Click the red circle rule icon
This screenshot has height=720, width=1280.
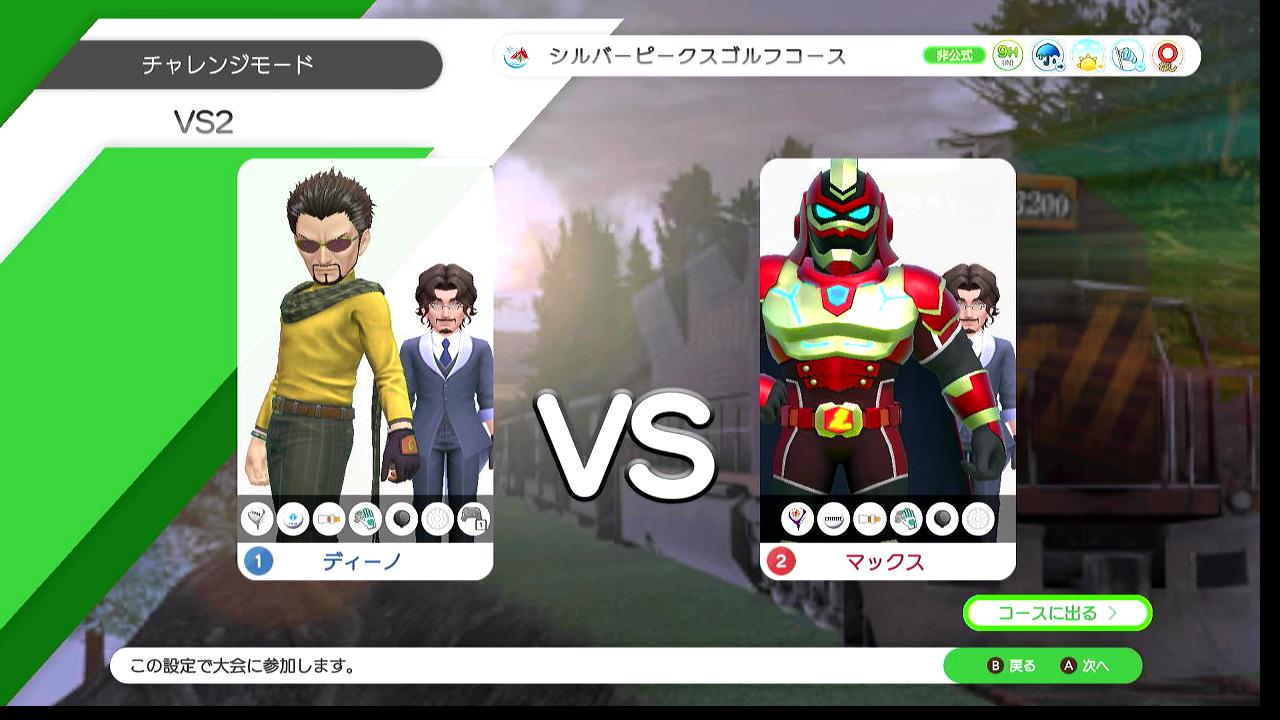point(1167,56)
